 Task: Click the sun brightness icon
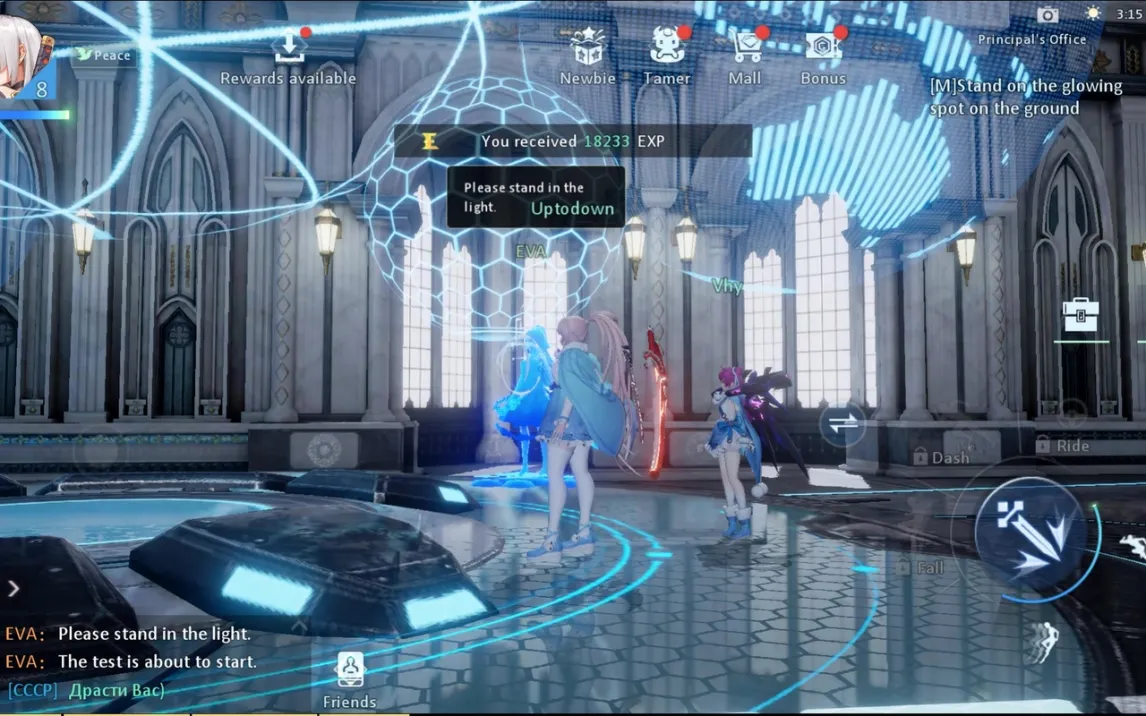click(1093, 14)
